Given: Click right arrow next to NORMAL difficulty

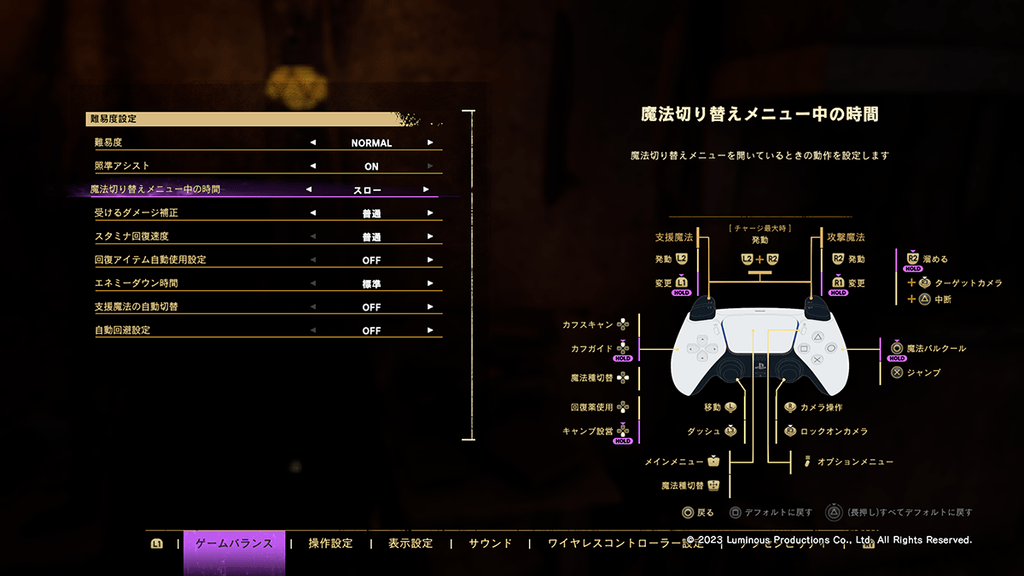Looking at the screenshot, I should point(431,143).
